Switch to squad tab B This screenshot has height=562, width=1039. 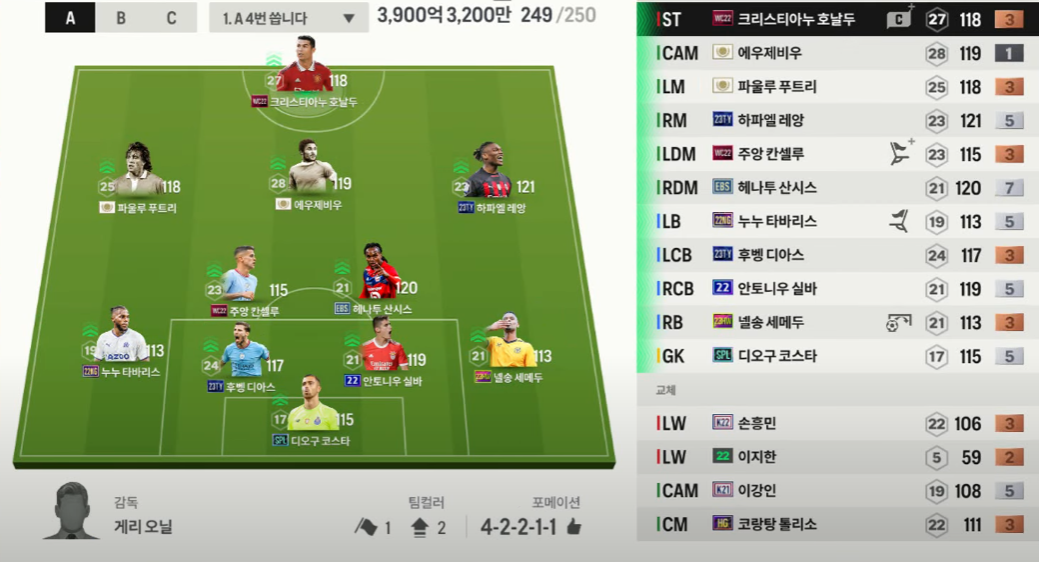pos(121,18)
